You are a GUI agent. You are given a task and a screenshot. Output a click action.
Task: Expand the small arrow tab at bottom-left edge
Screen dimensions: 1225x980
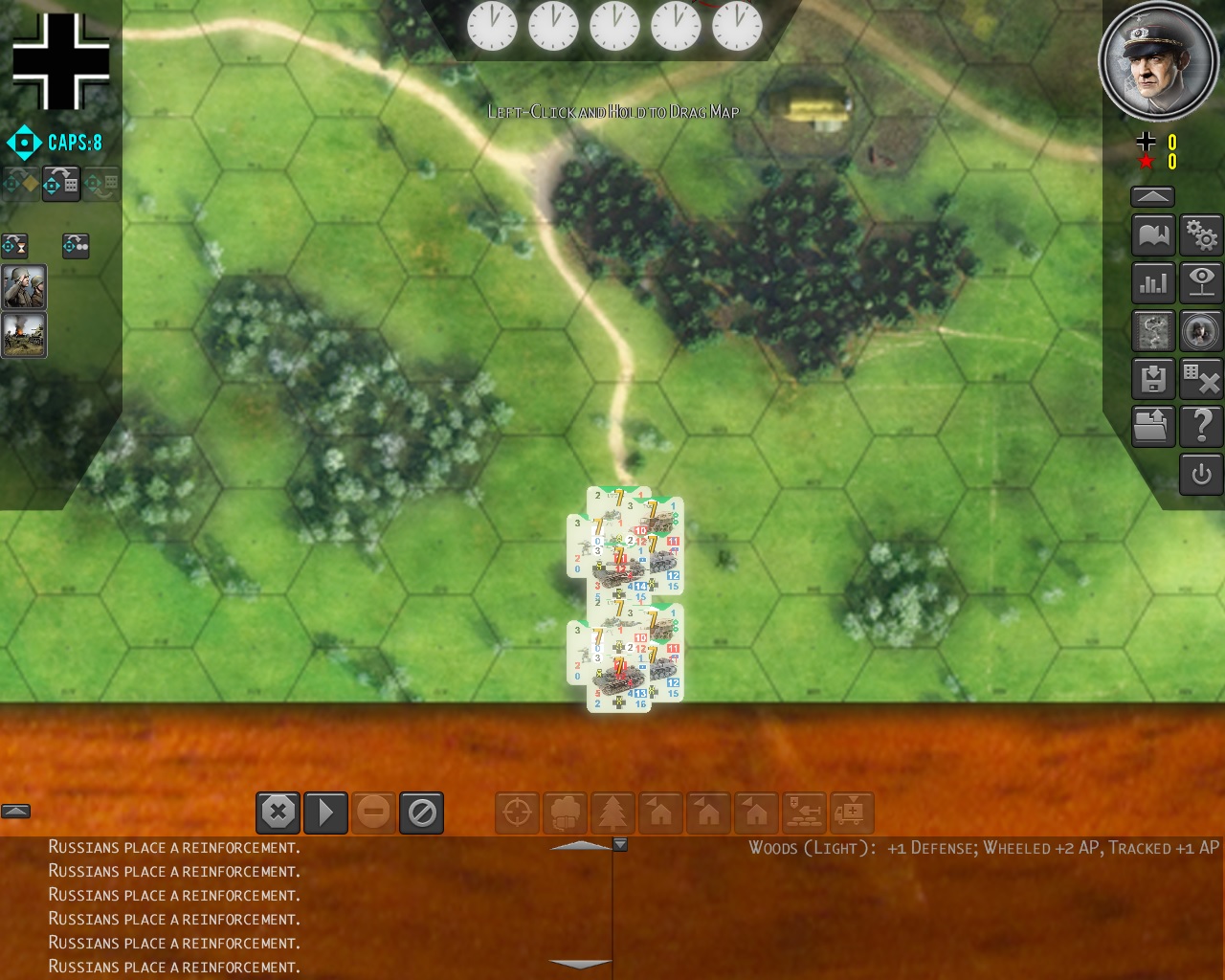(x=15, y=810)
